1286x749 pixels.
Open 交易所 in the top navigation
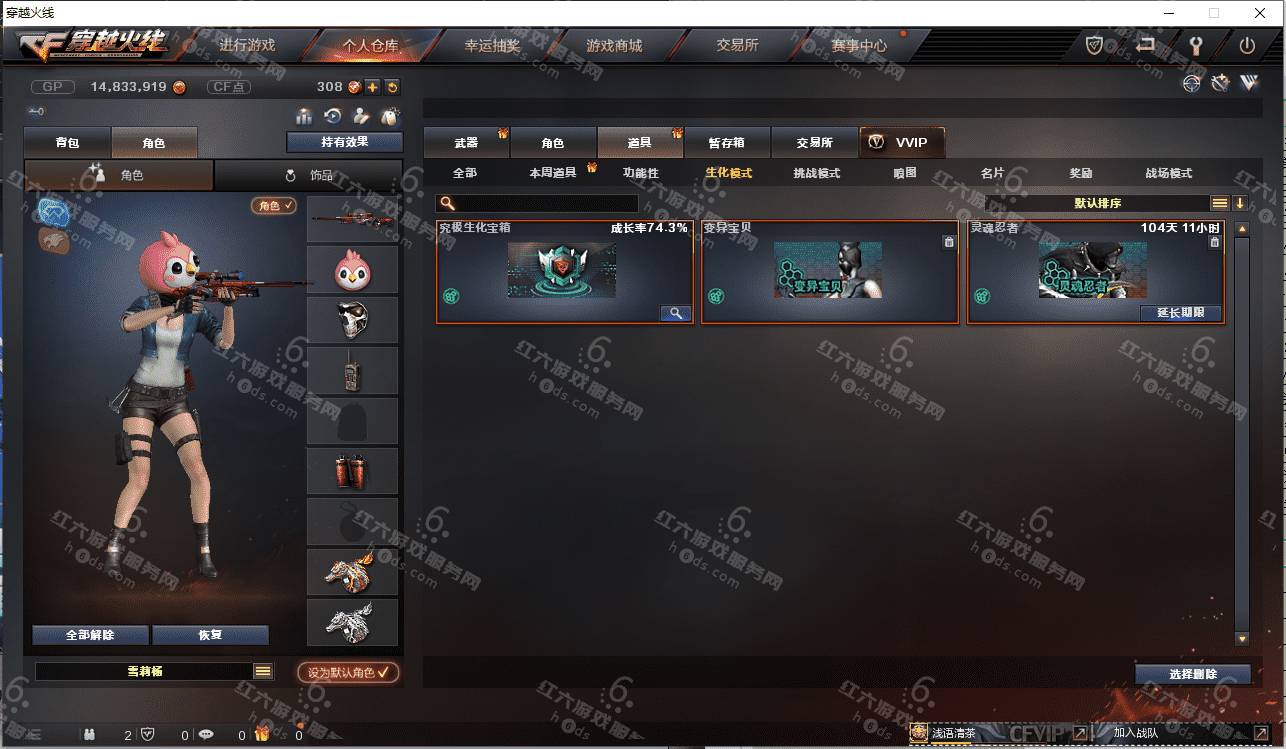pos(737,46)
